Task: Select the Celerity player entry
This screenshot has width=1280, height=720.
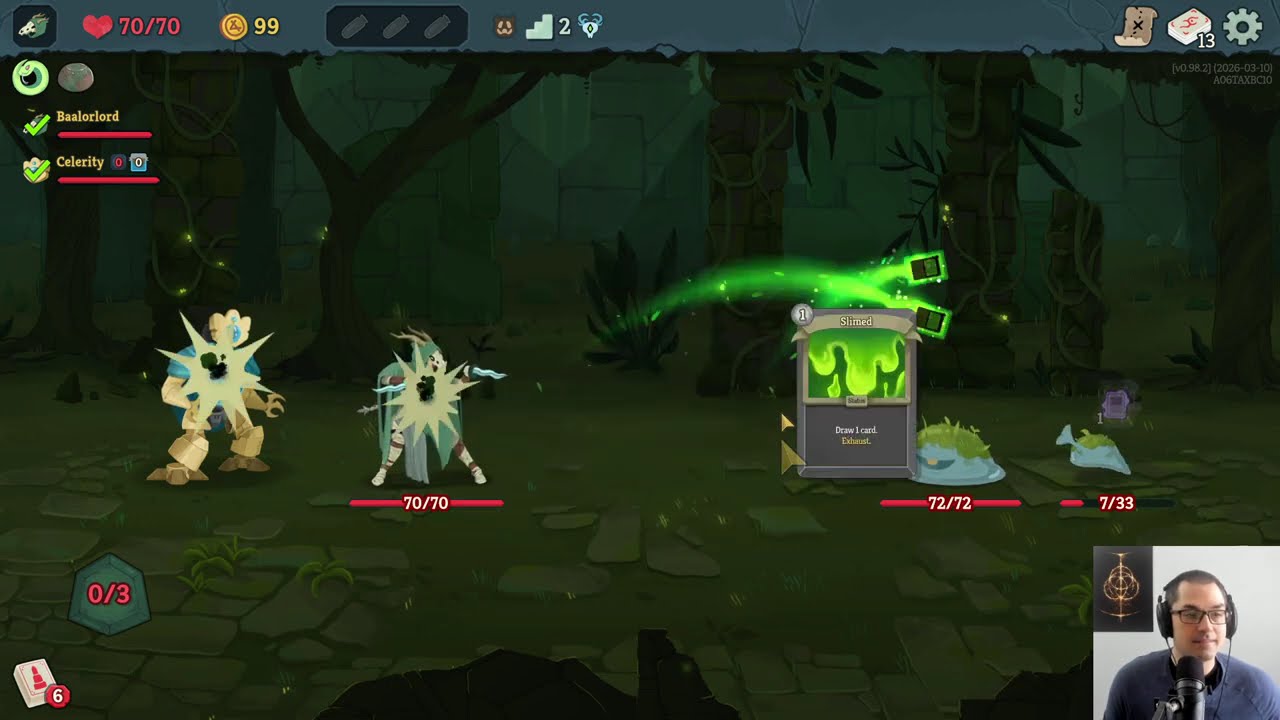Action: click(80, 162)
